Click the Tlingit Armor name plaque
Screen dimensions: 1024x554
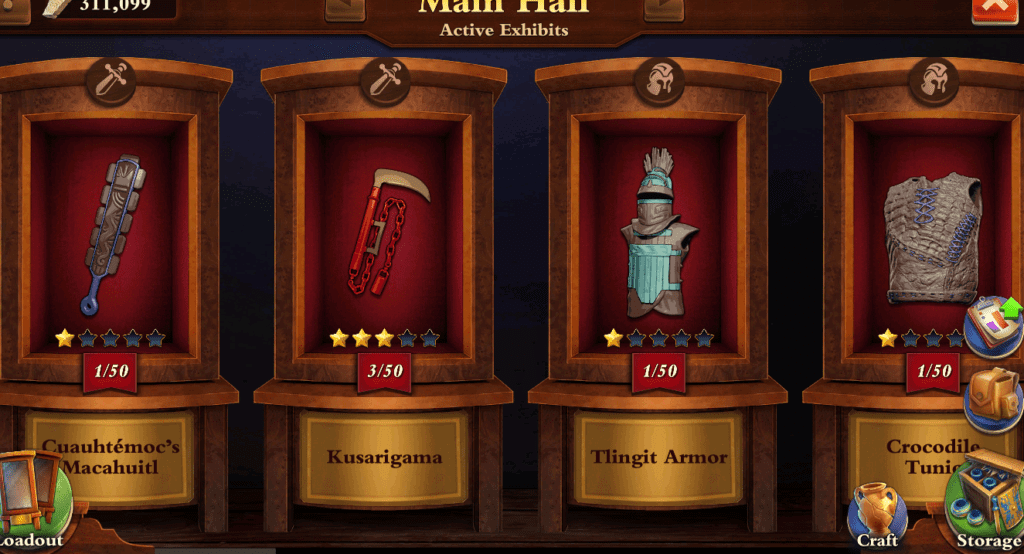pos(658,458)
